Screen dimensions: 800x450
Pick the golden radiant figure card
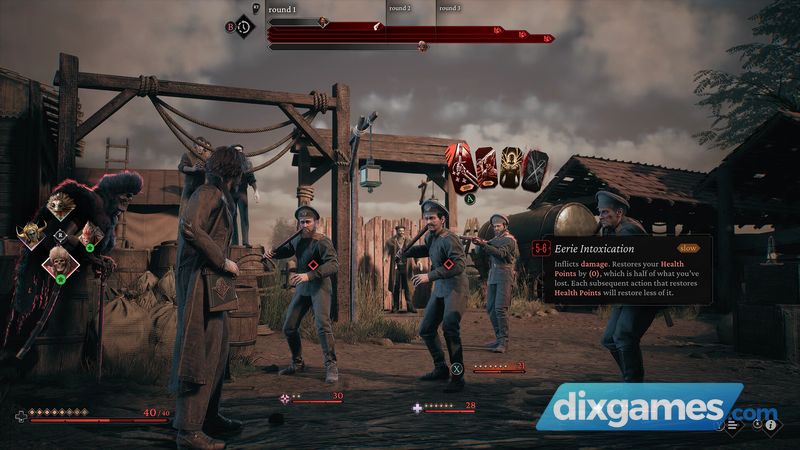point(512,169)
